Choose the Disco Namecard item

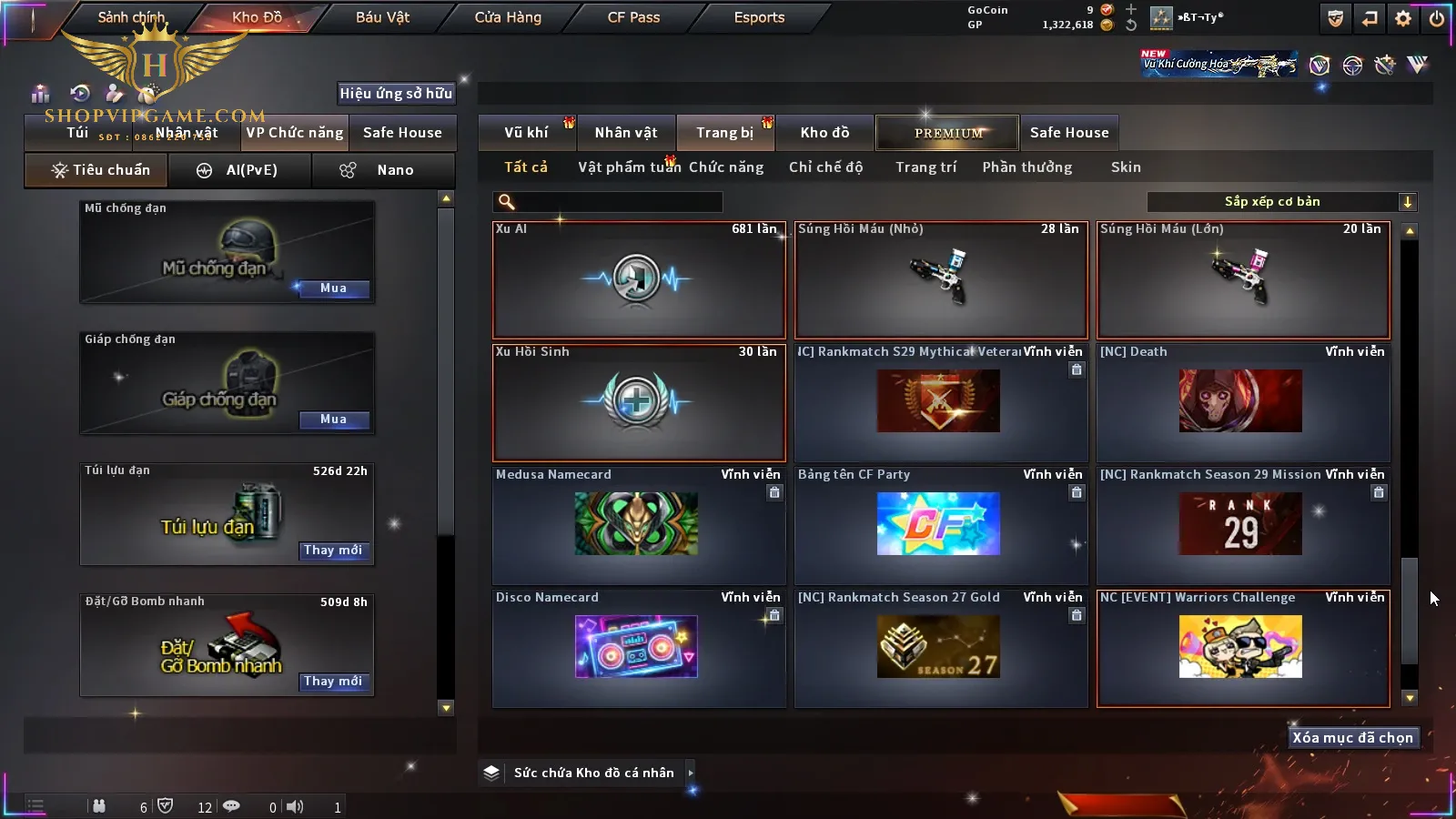tap(638, 648)
